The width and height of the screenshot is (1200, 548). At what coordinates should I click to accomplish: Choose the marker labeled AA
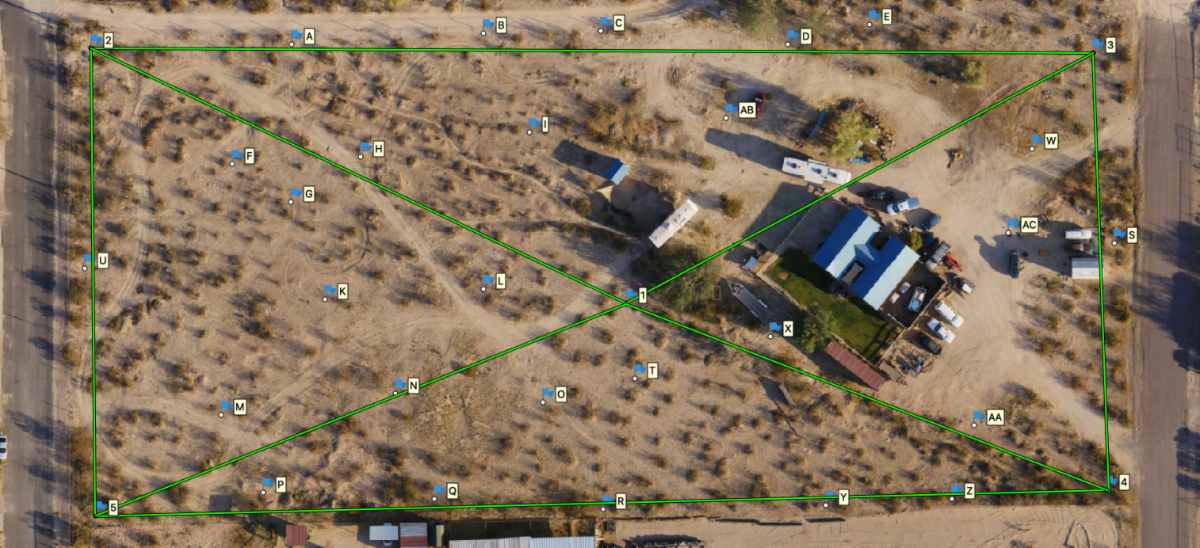click(979, 417)
